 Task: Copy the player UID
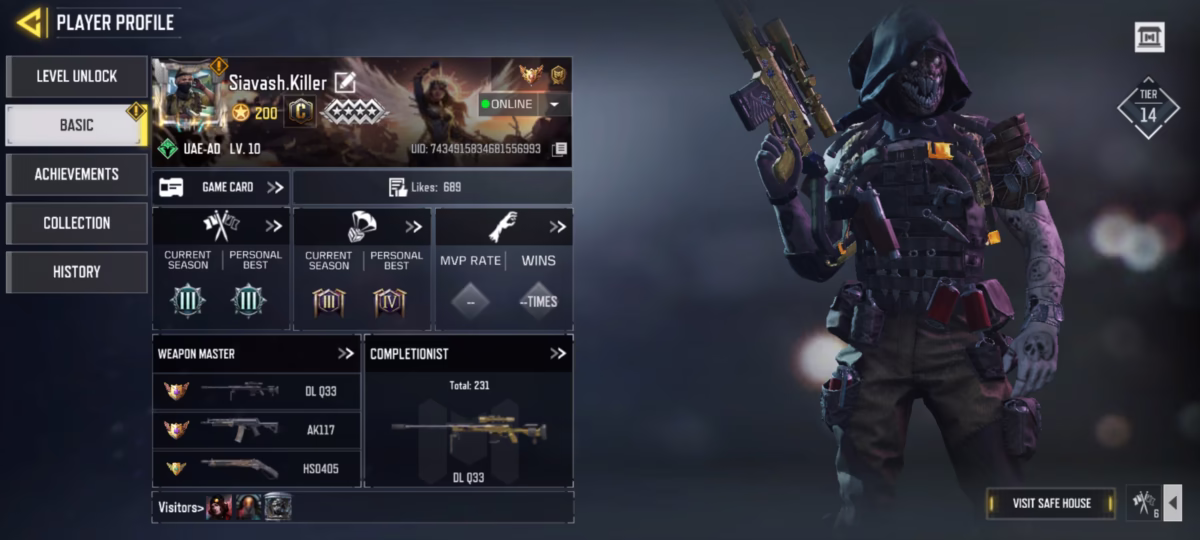(560, 149)
